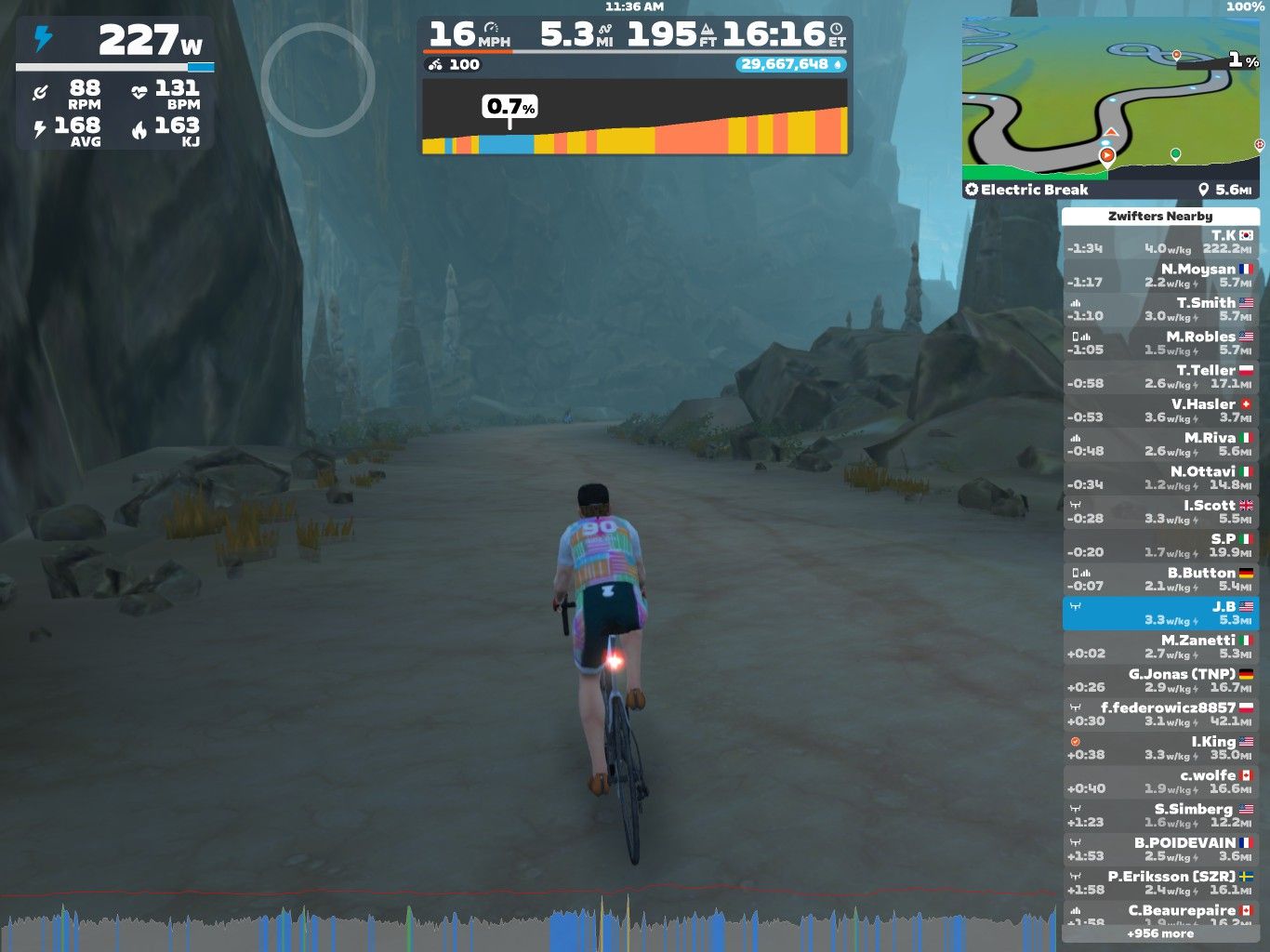
Task: Open the elevation gradient profile panel
Action: coord(635,117)
